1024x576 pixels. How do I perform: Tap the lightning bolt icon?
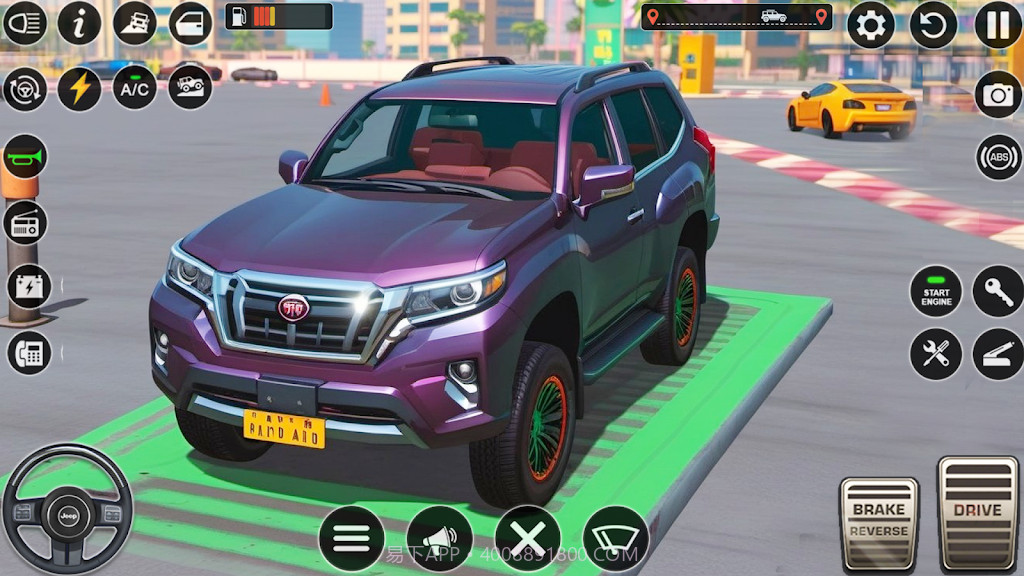point(79,88)
